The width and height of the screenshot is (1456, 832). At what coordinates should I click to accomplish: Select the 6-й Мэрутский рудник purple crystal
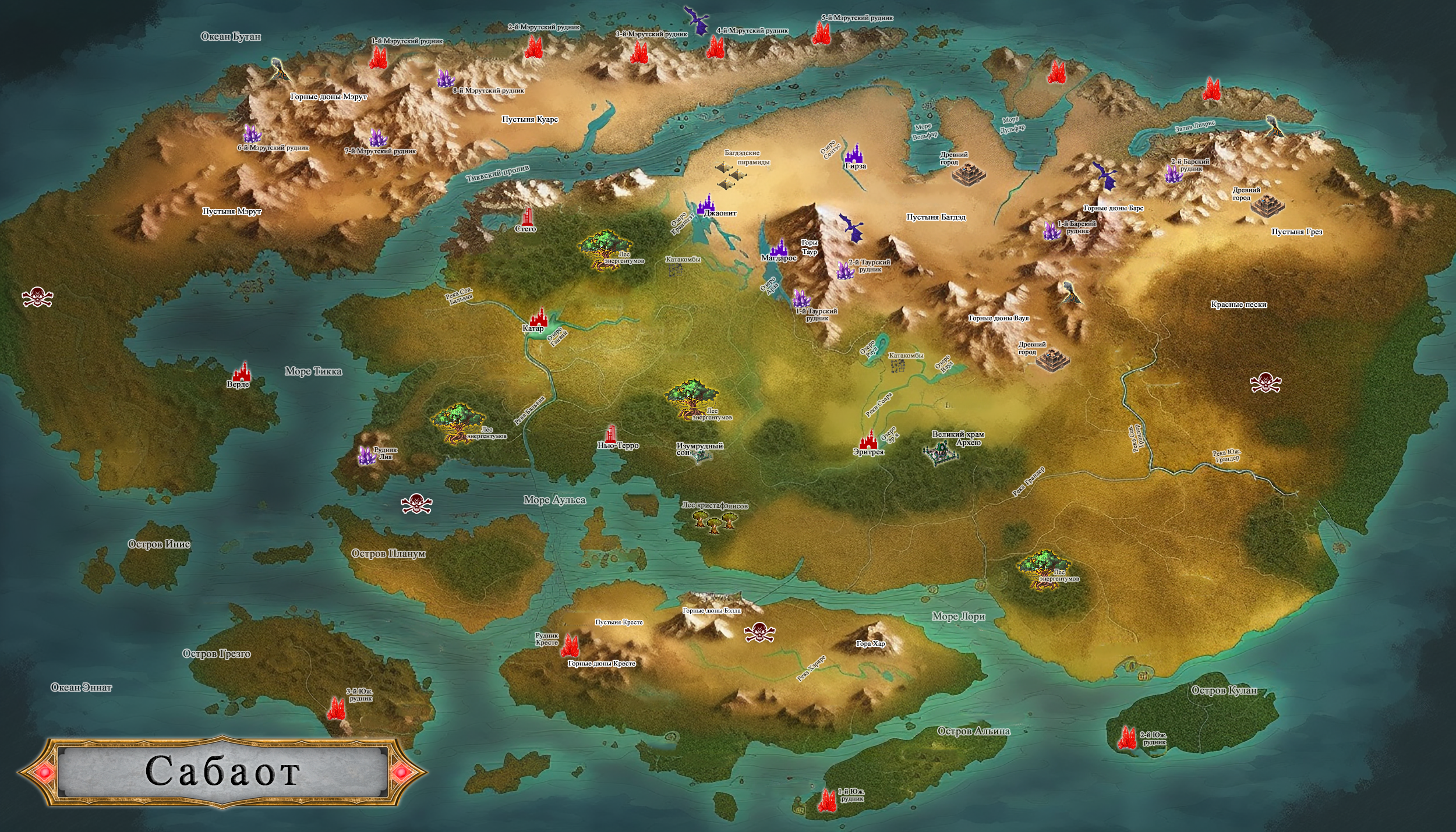(x=251, y=134)
